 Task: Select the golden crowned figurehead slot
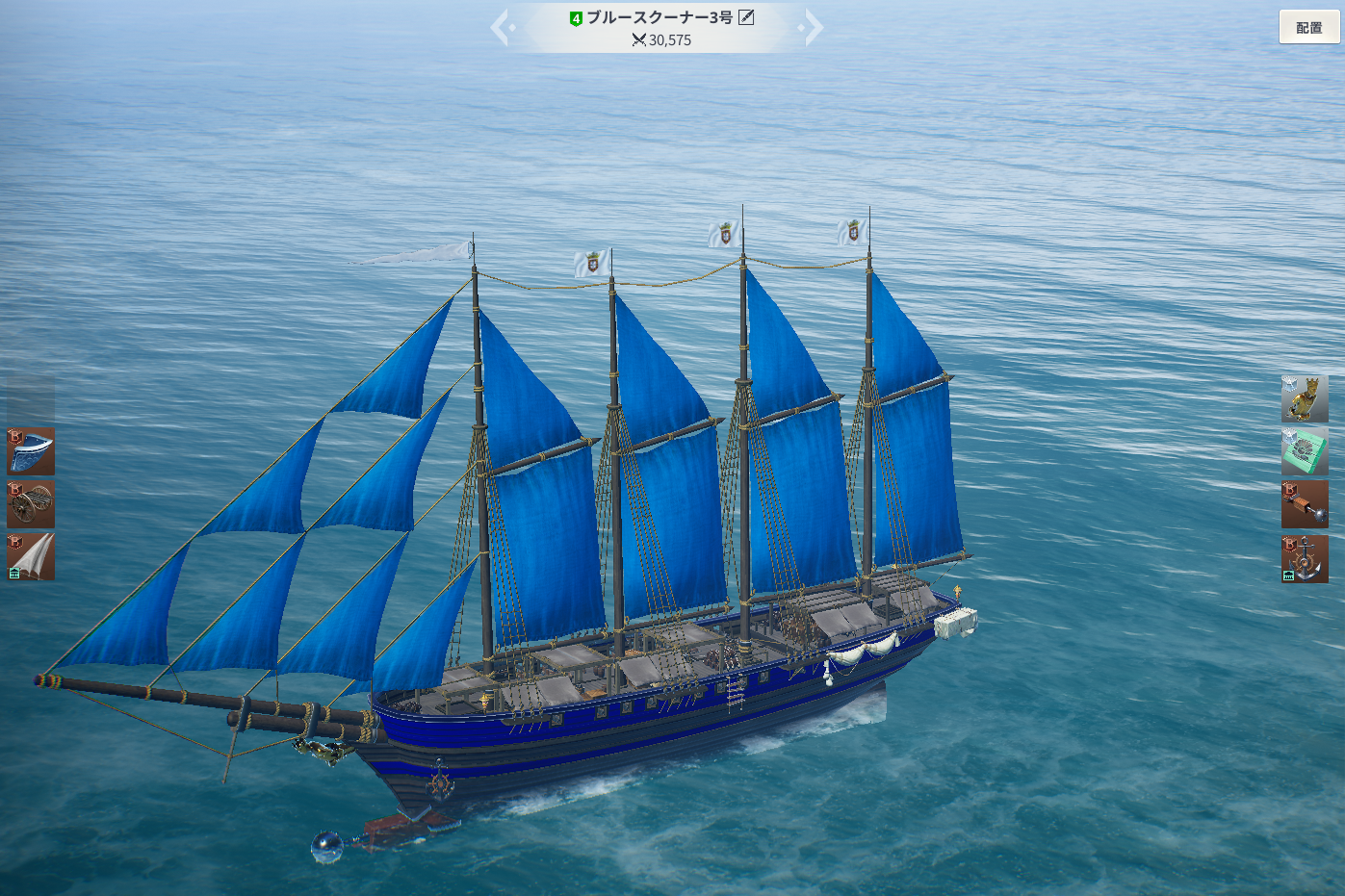(x=1305, y=398)
